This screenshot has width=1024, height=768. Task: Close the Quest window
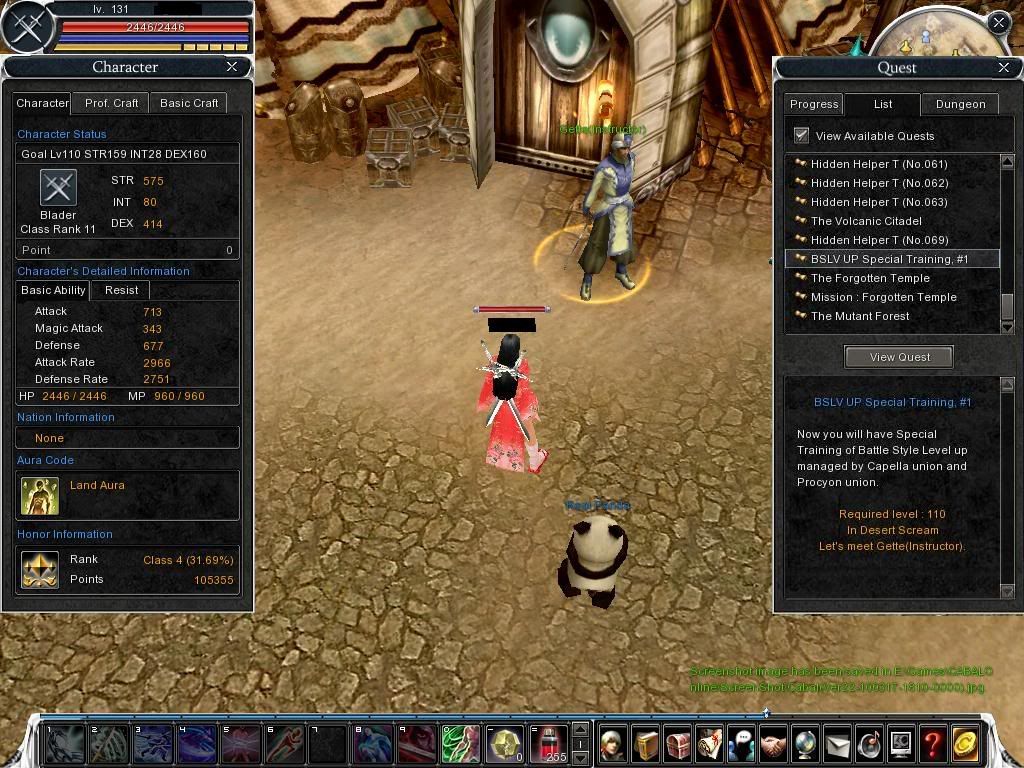click(x=1004, y=68)
